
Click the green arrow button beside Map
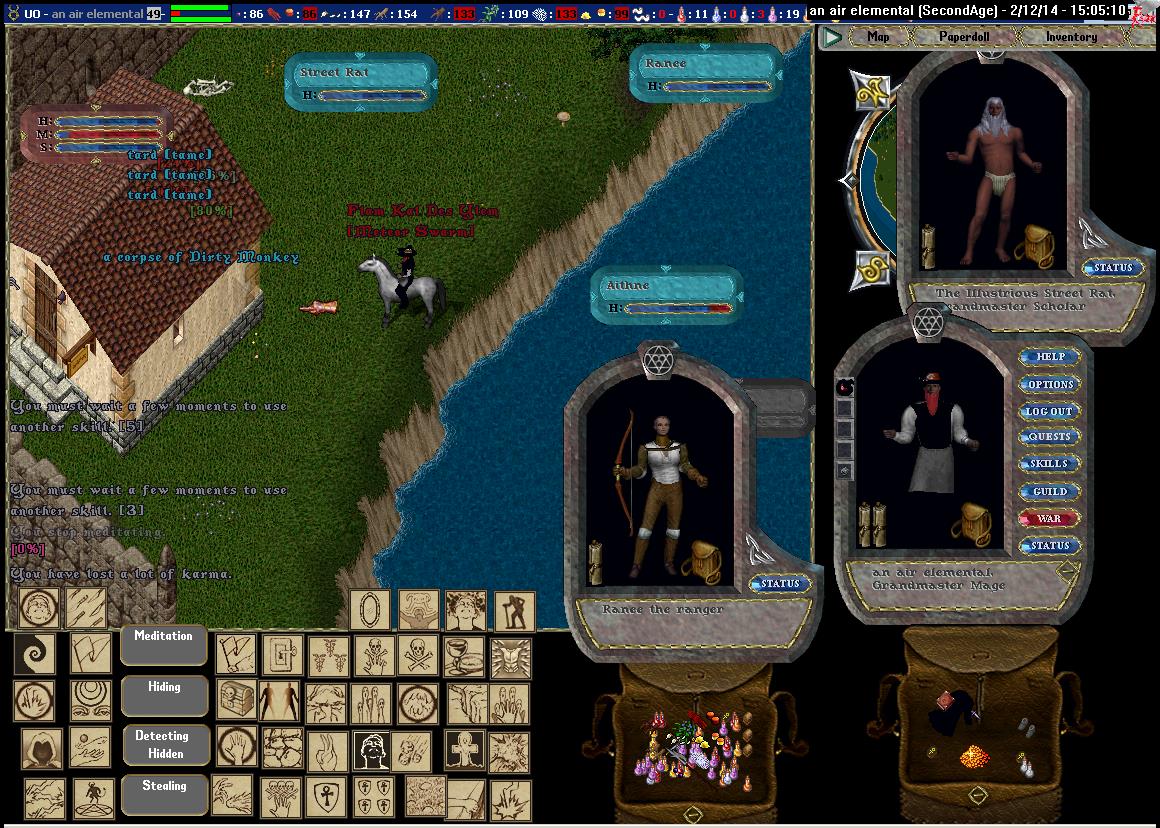[831, 38]
